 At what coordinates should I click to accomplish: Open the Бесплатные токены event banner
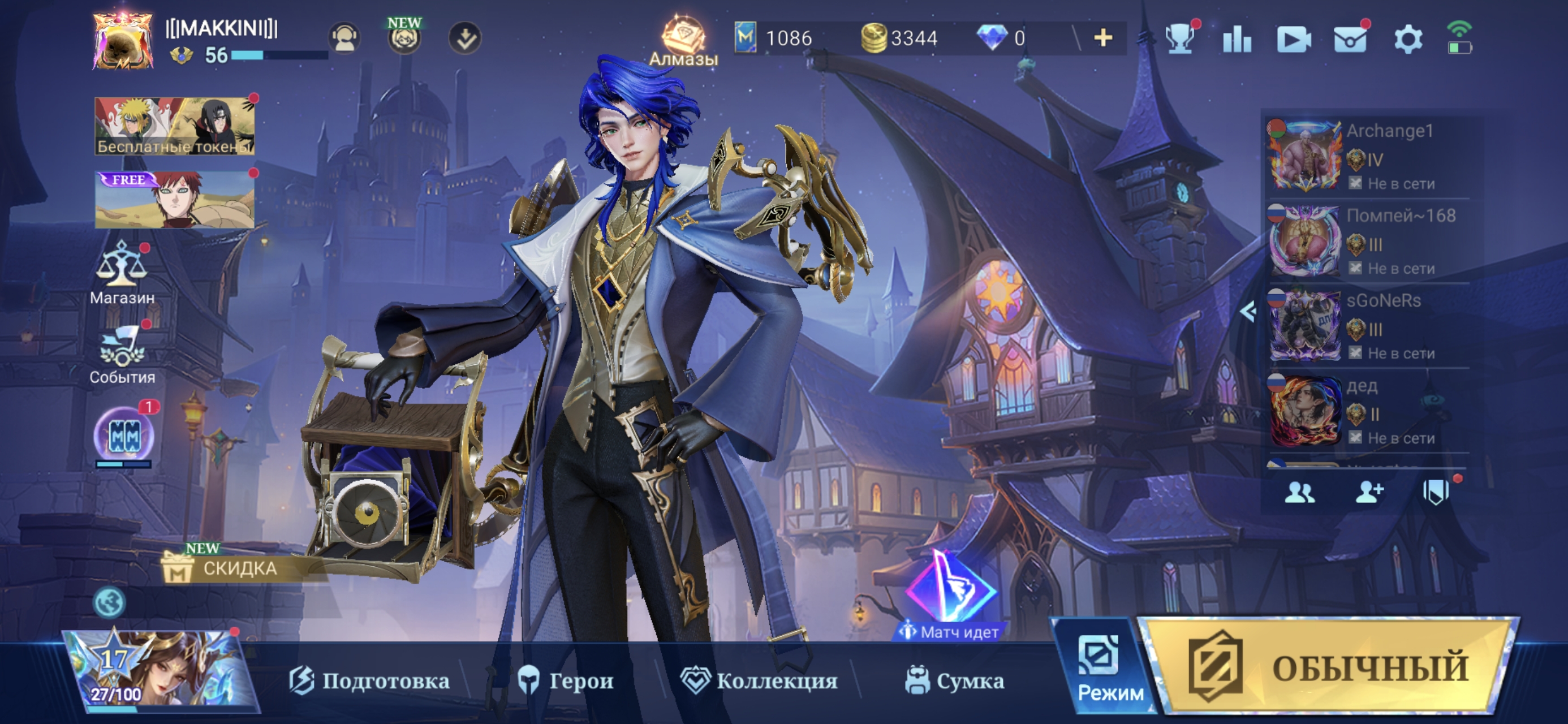tap(175, 126)
